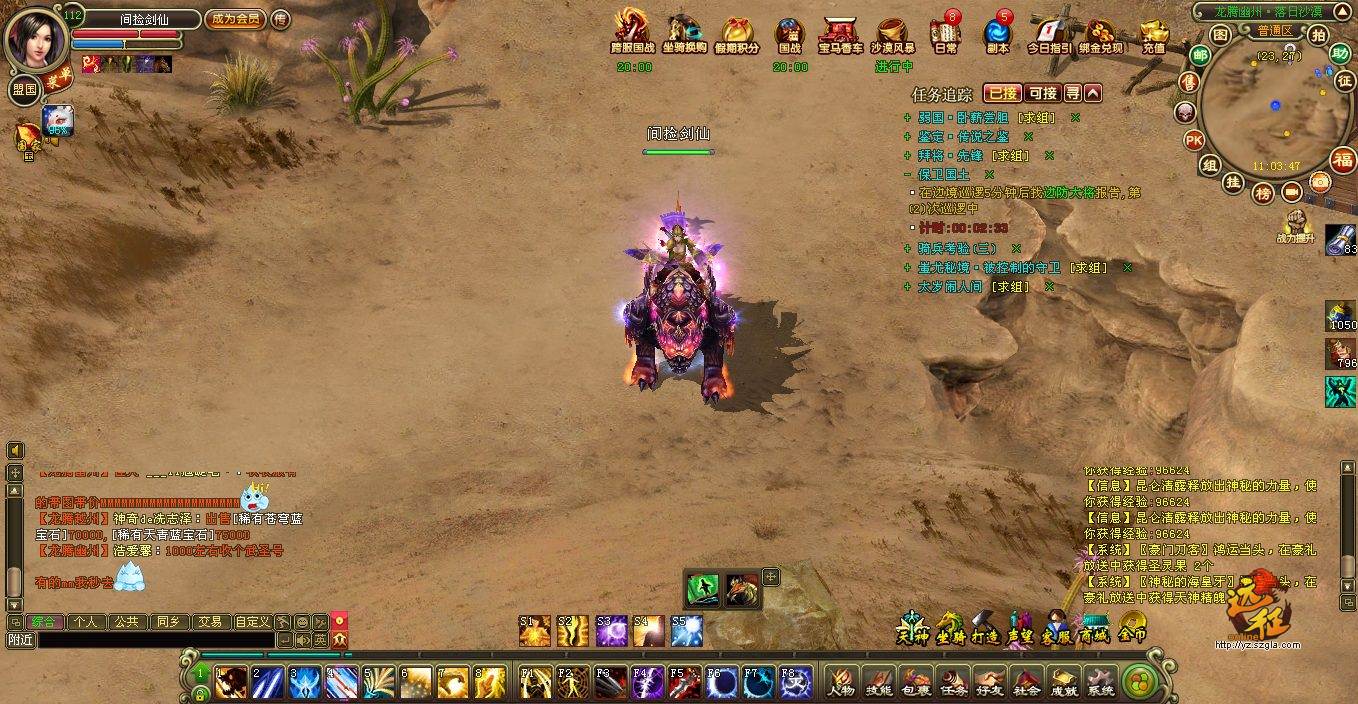Switch chat to the 交易 trade tab
Image resolution: width=1358 pixels, height=704 pixels.
coord(209,621)
